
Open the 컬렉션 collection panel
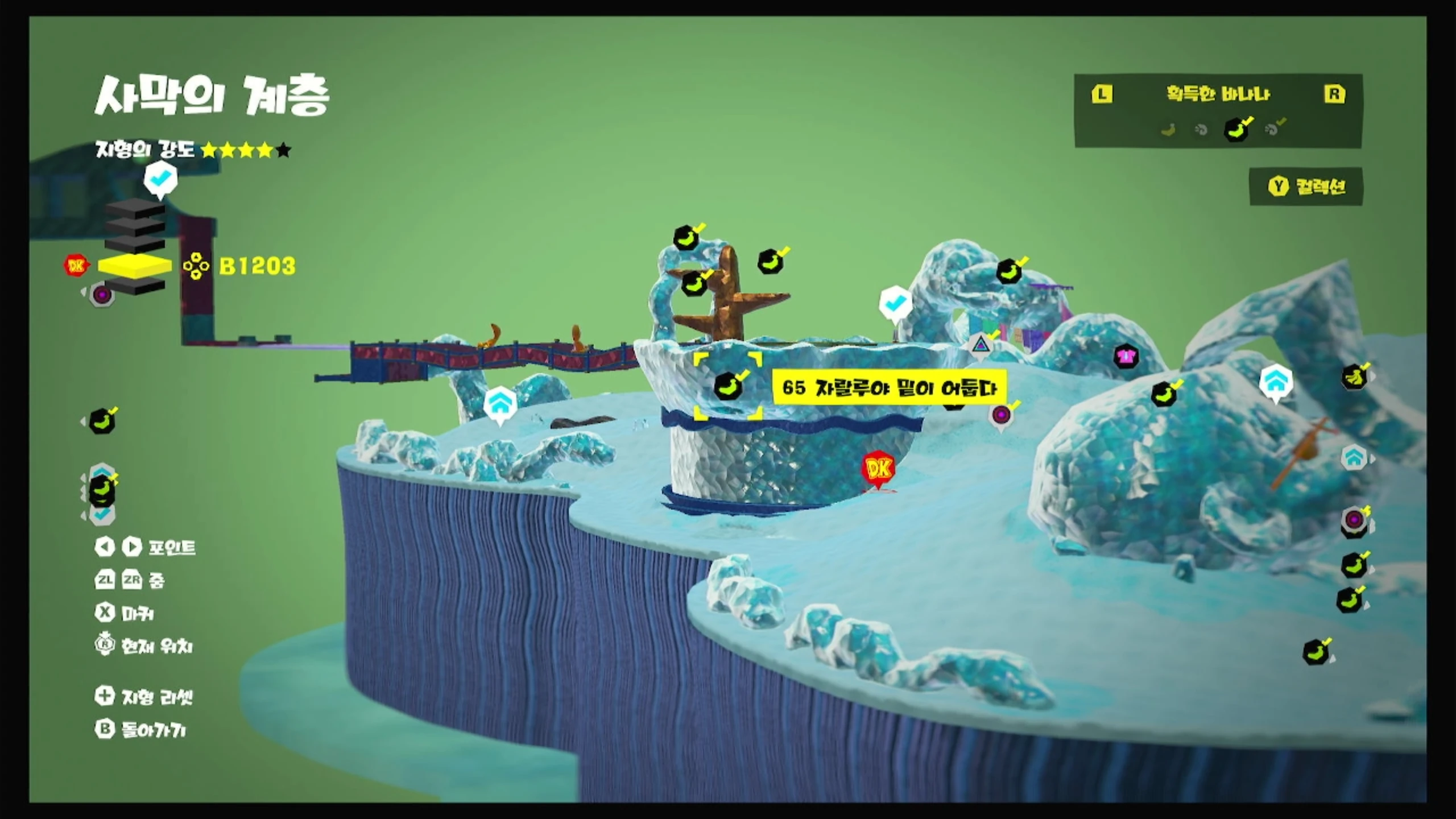tap(1307, 187)
